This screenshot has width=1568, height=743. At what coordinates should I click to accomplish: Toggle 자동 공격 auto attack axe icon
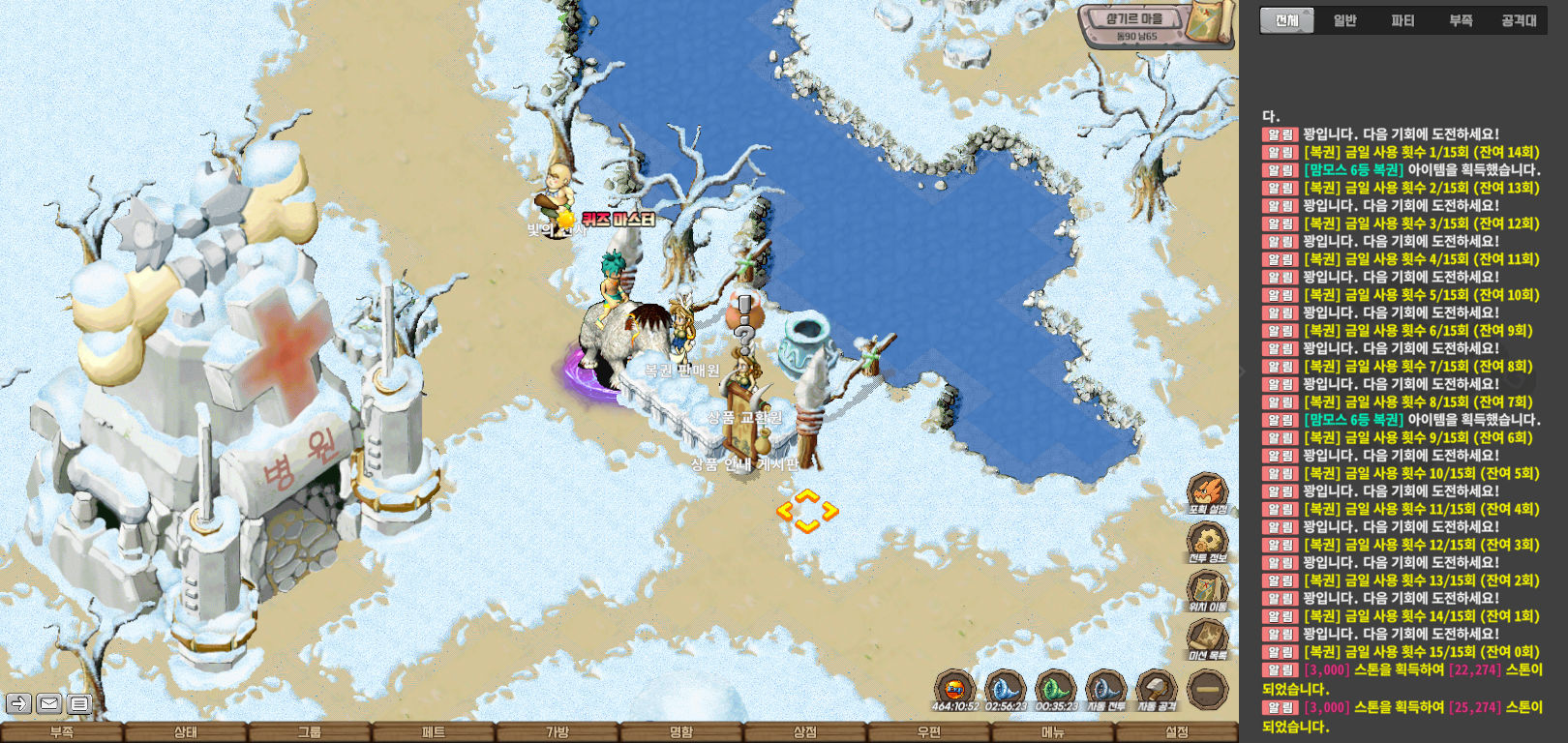click(x=1156, y=689)
